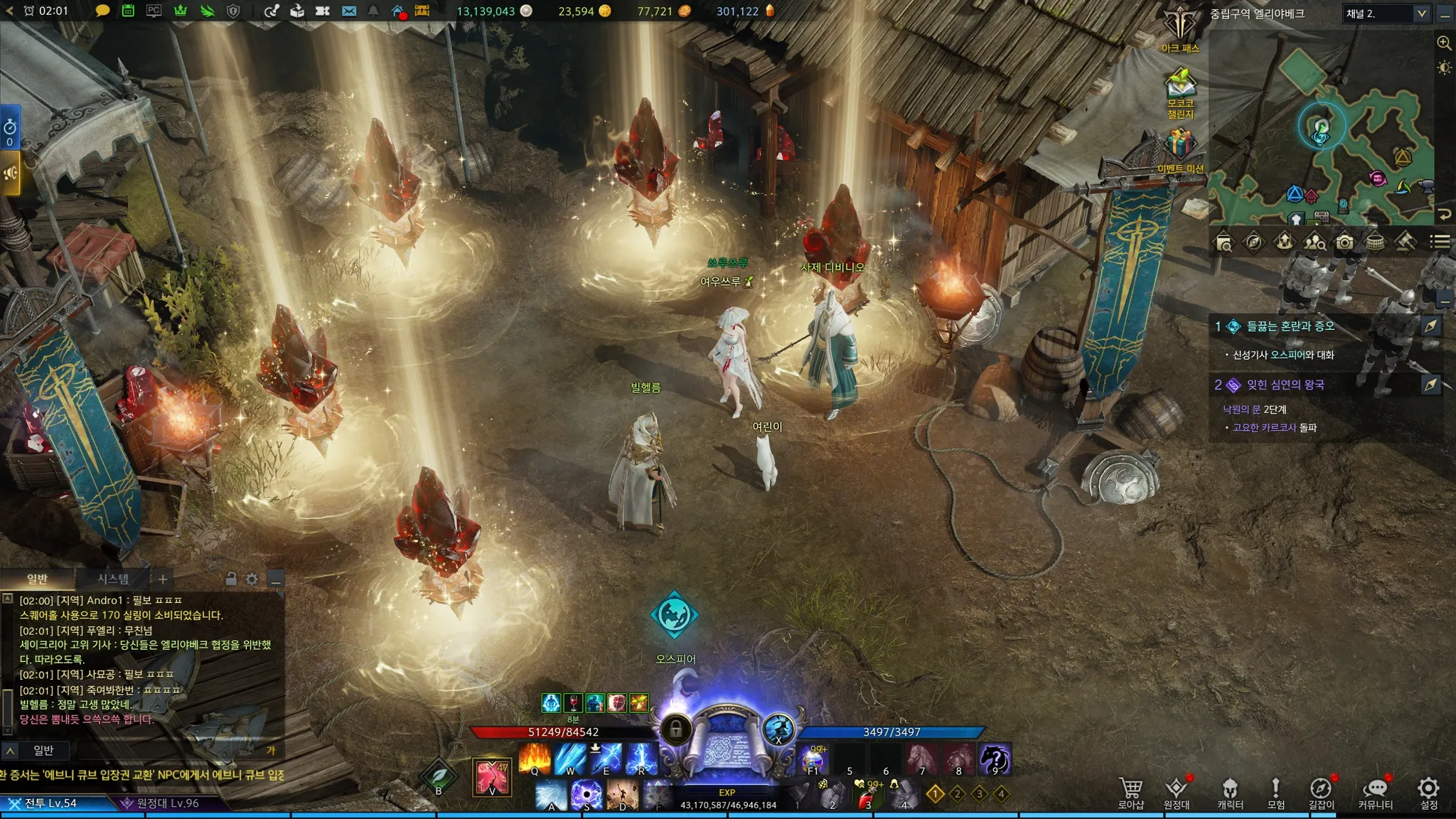Add a new chat tab with plus button

click(163, 579)
